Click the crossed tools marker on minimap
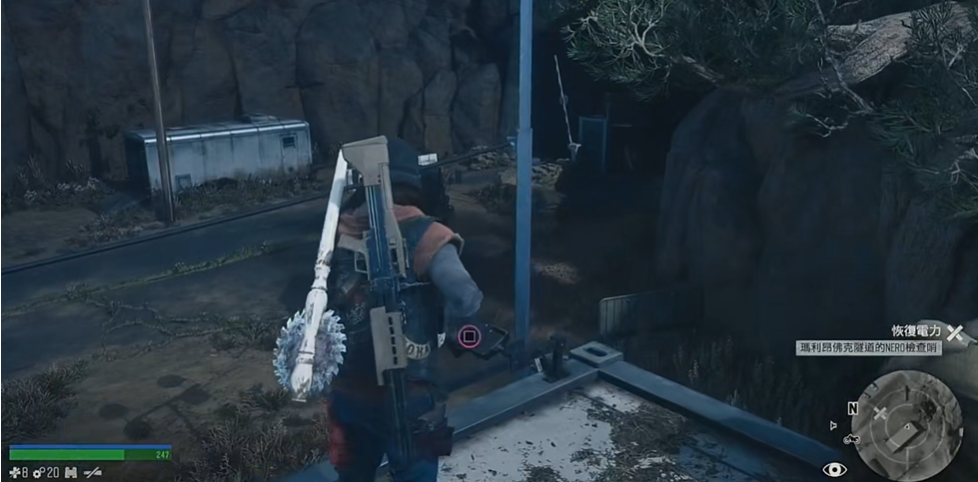 [880, 412]
